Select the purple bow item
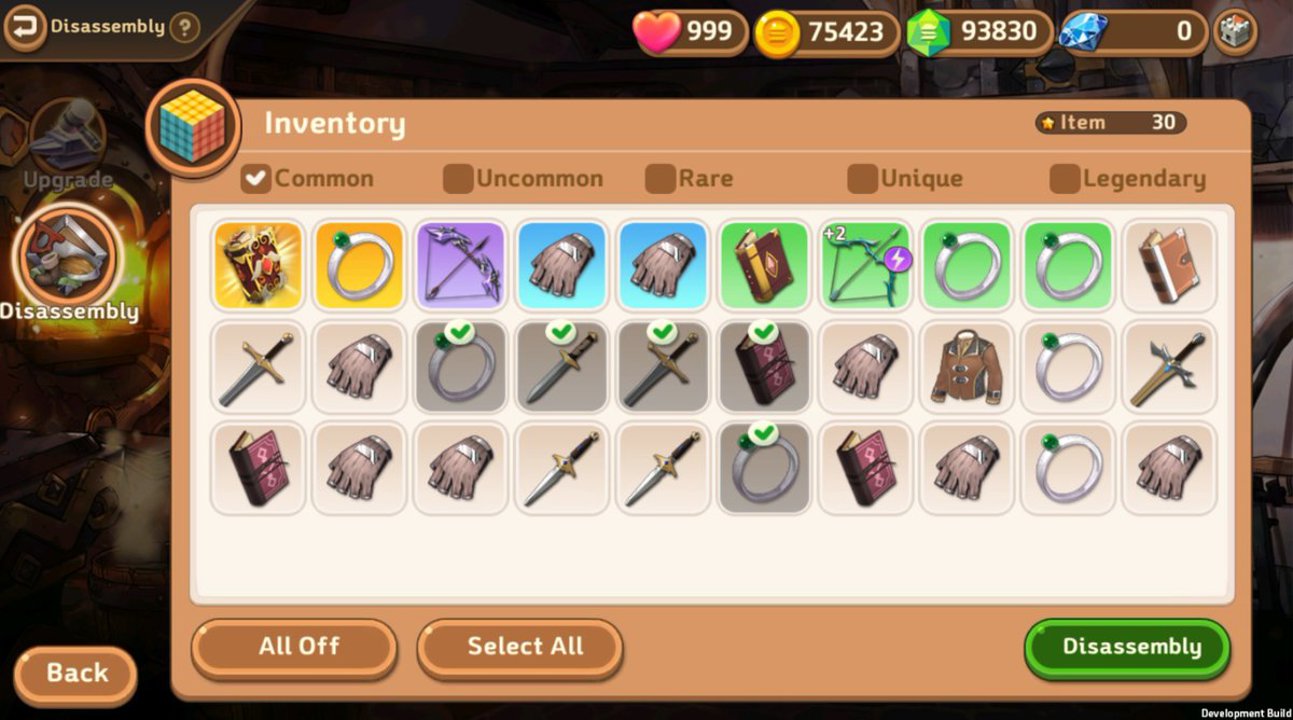Image resolution: width=1293 pixels, height=720 pixels. coord(460,264)
